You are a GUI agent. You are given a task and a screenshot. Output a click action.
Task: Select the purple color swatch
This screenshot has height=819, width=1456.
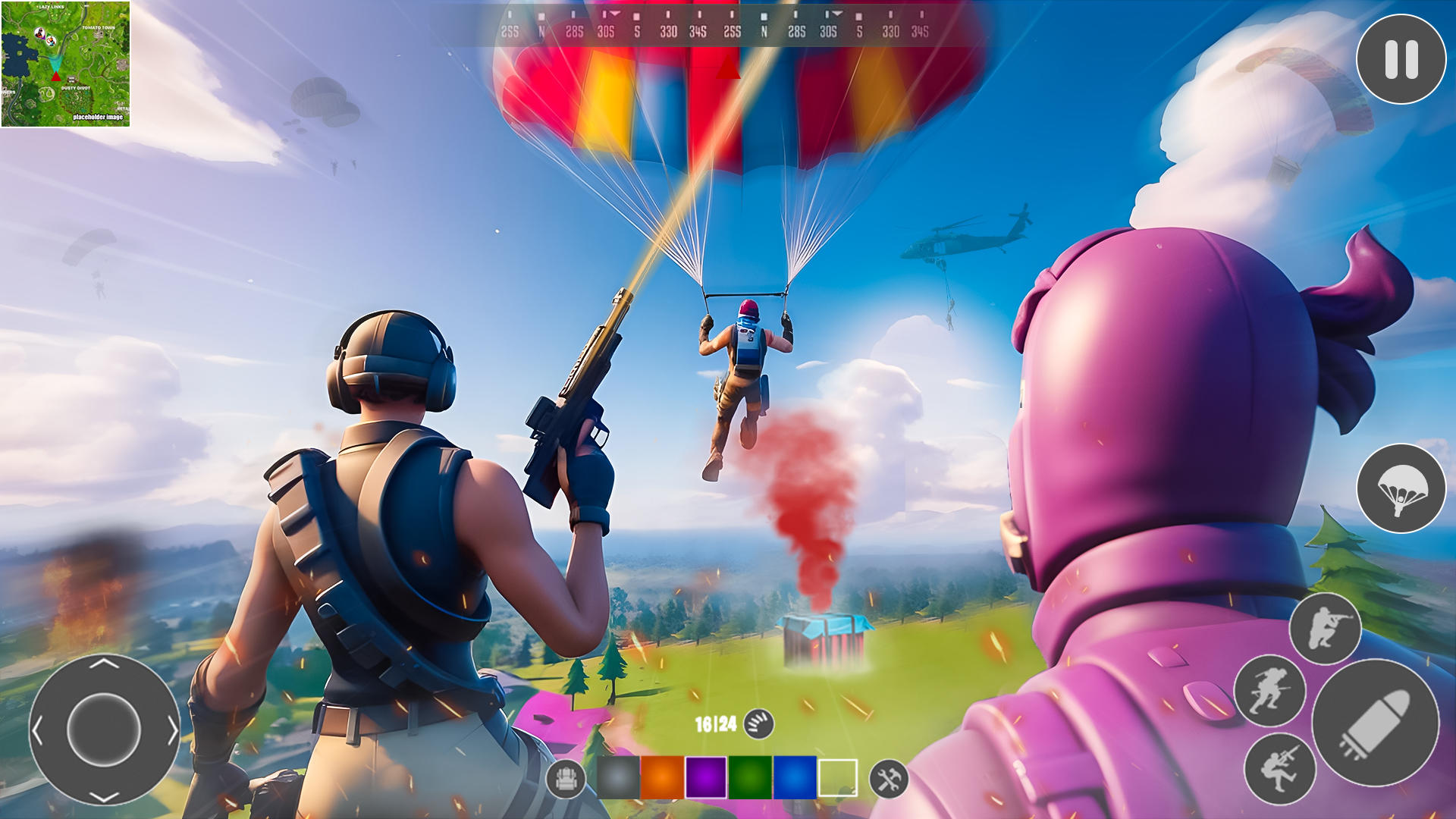click(x=705, y=777)
